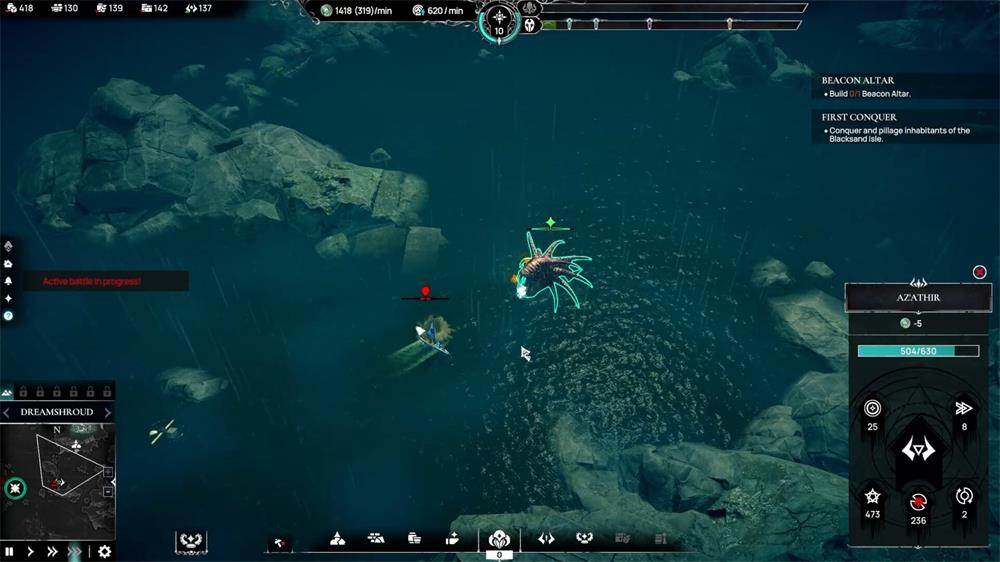This screenshot has width=1000, height=562.
Task: Set game speed to normal play
Action: 30,551
